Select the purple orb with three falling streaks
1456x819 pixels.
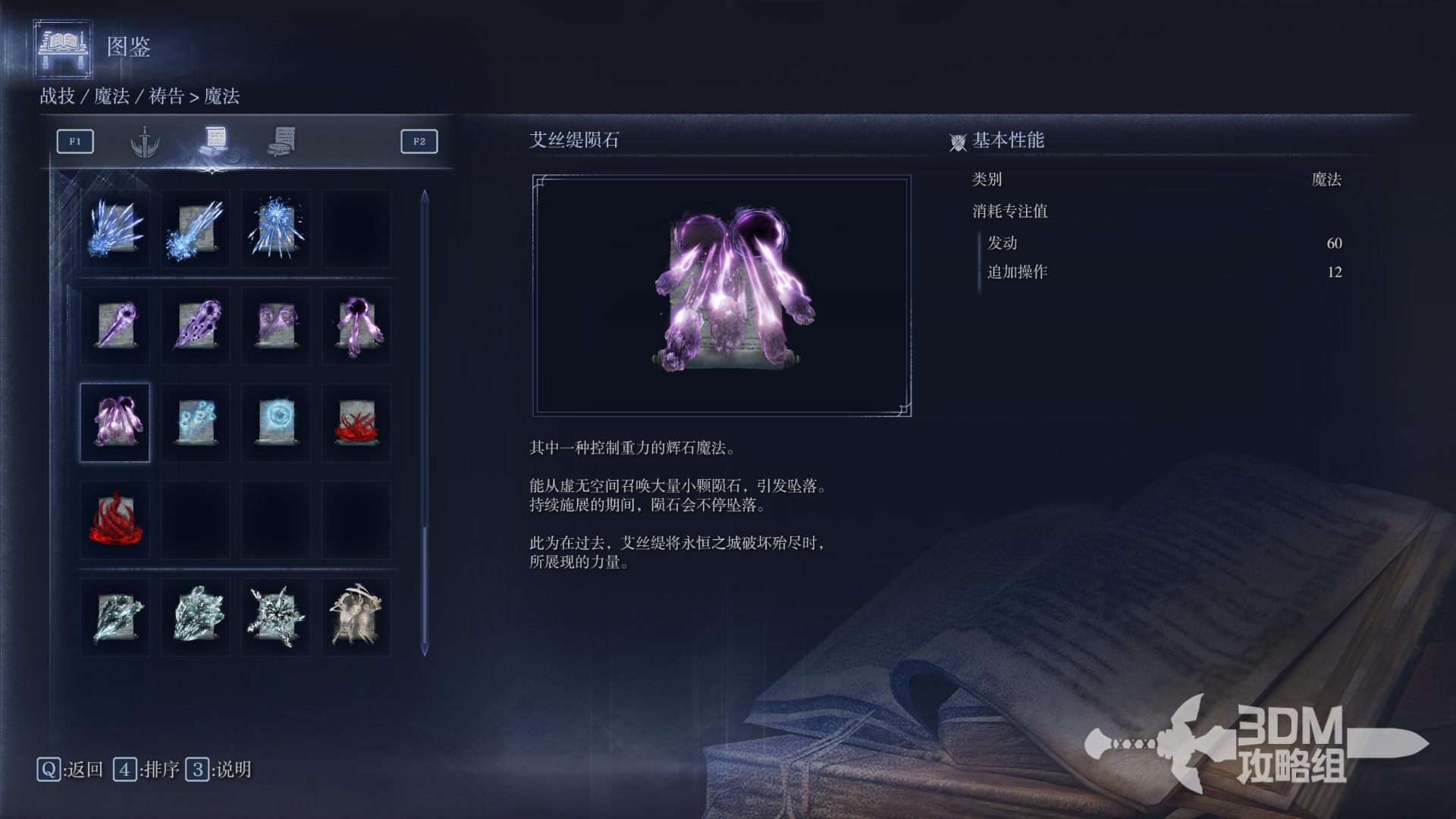pos(356,326)
